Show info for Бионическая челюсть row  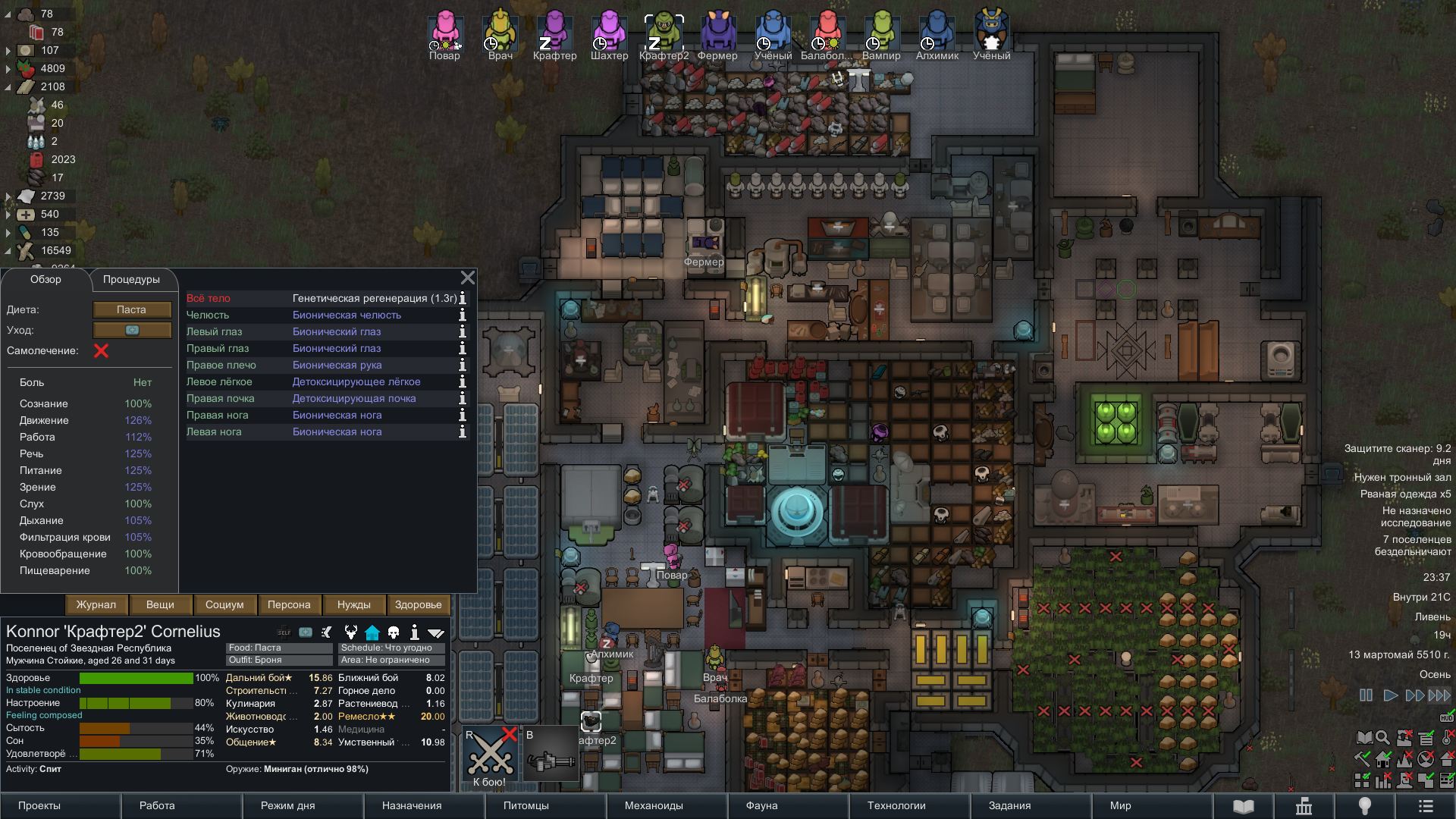point(462,315)
